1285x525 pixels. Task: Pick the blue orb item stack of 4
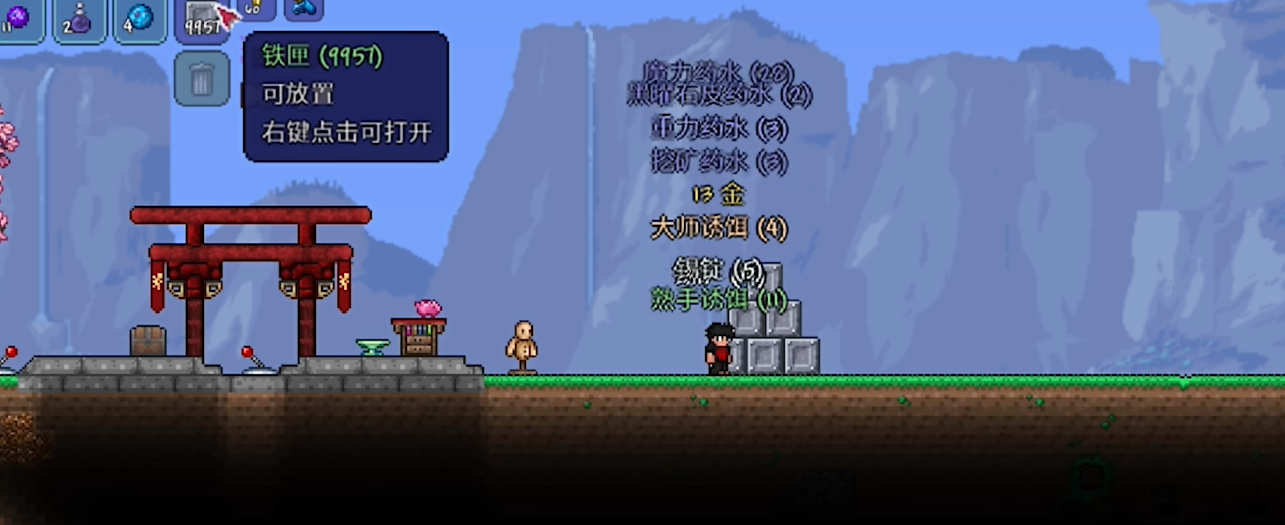140,18
